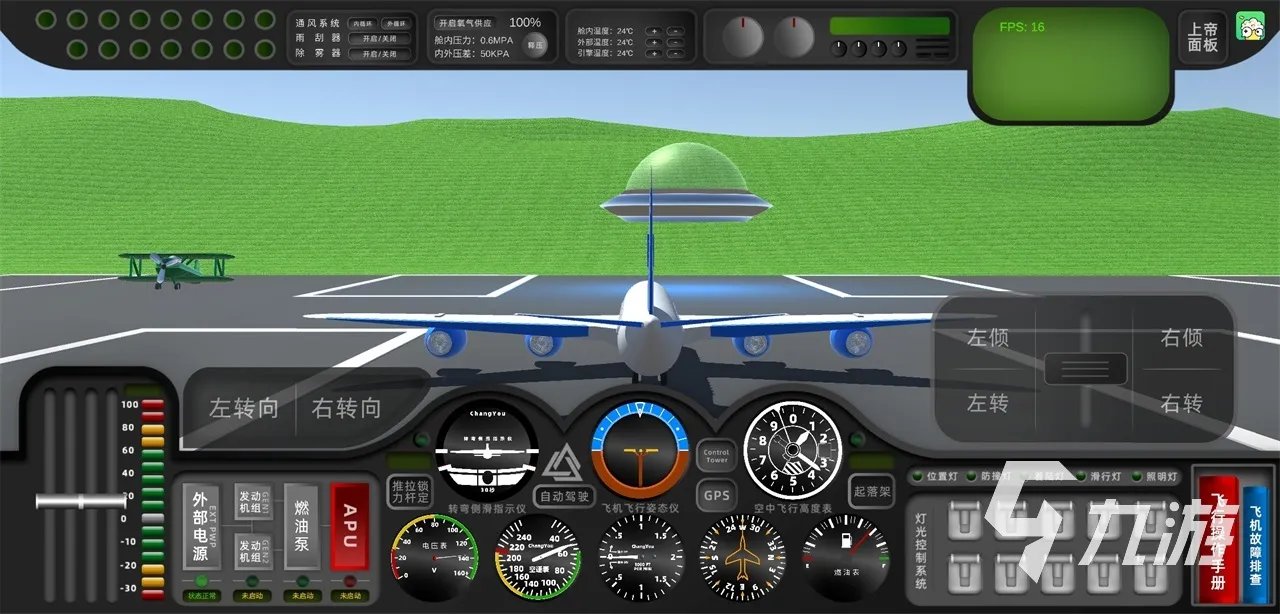Enable 自动驾驶 autopilot
Screen dimensions: 1280x614
coord(565,495)
